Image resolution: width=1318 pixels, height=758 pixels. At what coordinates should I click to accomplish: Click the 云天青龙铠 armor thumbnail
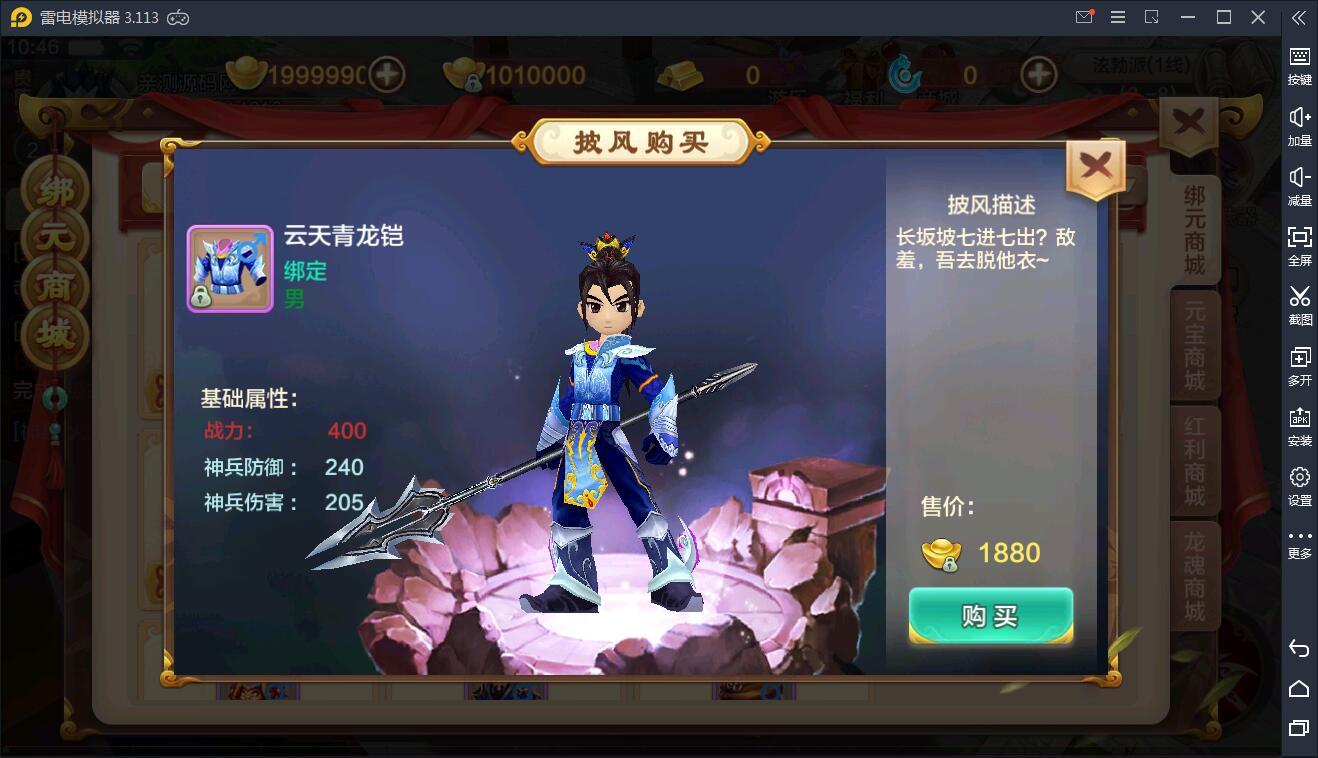point(230,268)
